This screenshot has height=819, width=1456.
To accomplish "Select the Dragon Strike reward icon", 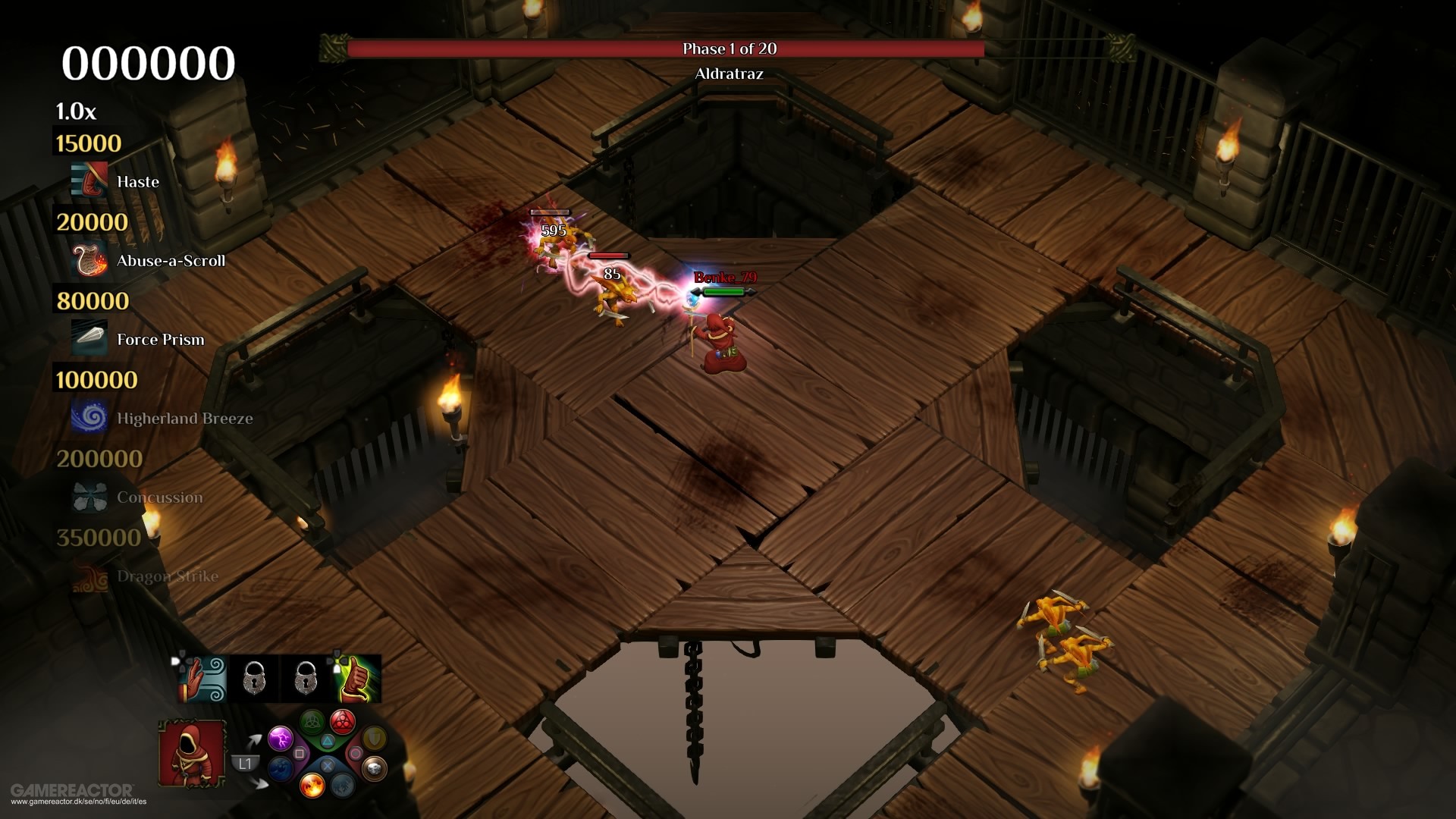I will [89, 576].
